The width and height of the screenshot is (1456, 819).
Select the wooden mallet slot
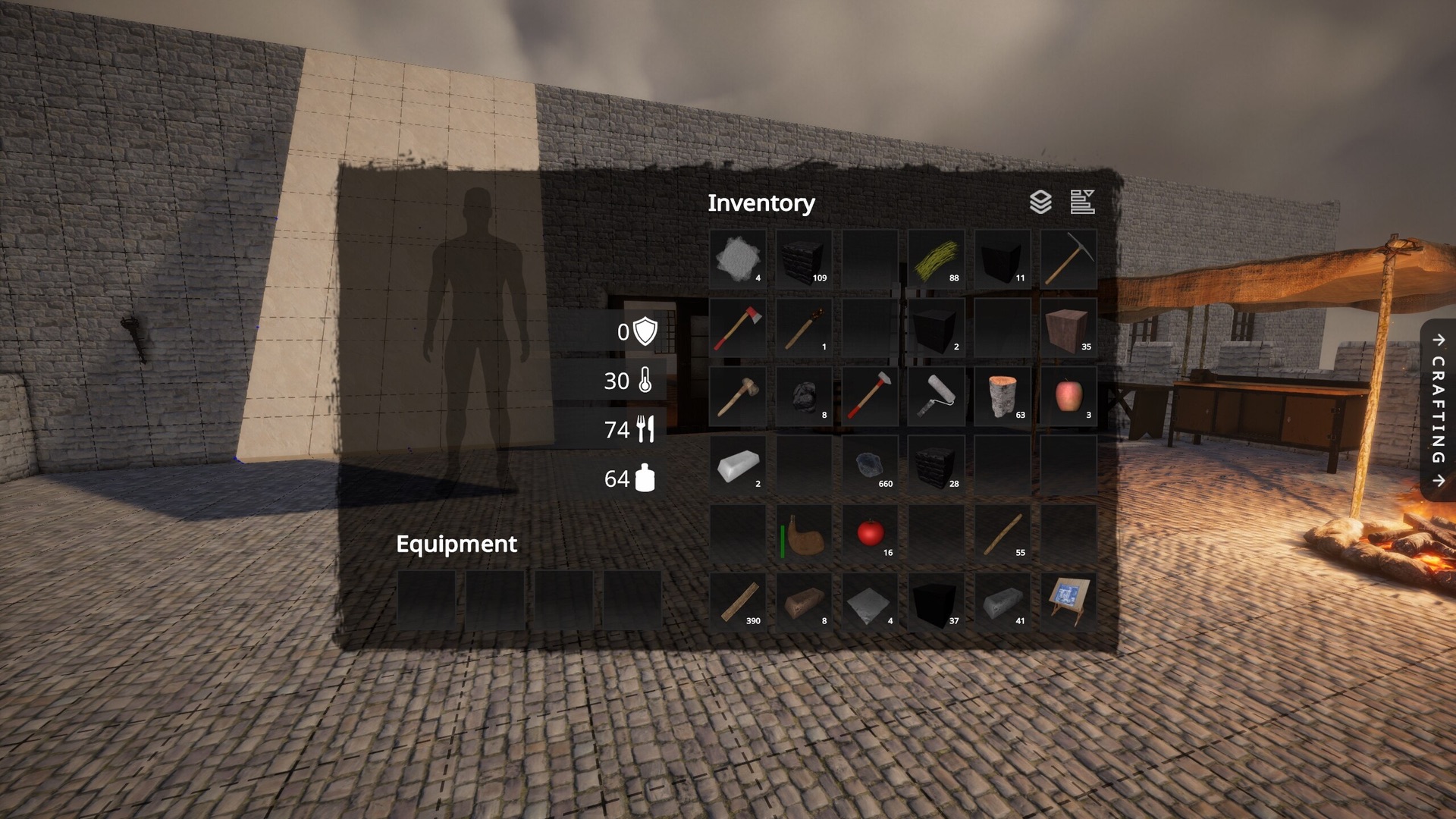737,396
